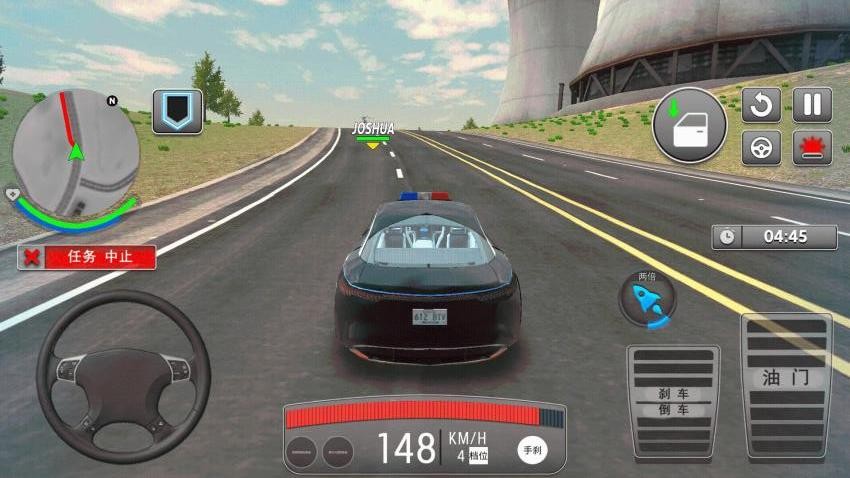
Task: Switch steering control mode via wheel icon
Action: [761, 148]
